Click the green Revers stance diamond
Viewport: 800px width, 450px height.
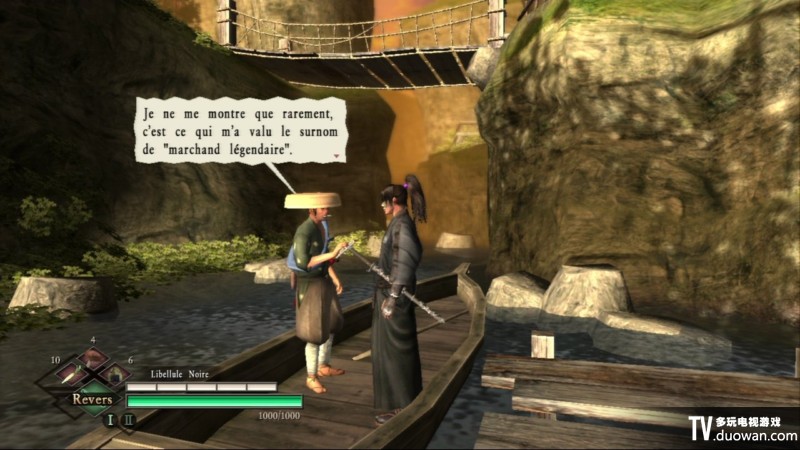92,398
